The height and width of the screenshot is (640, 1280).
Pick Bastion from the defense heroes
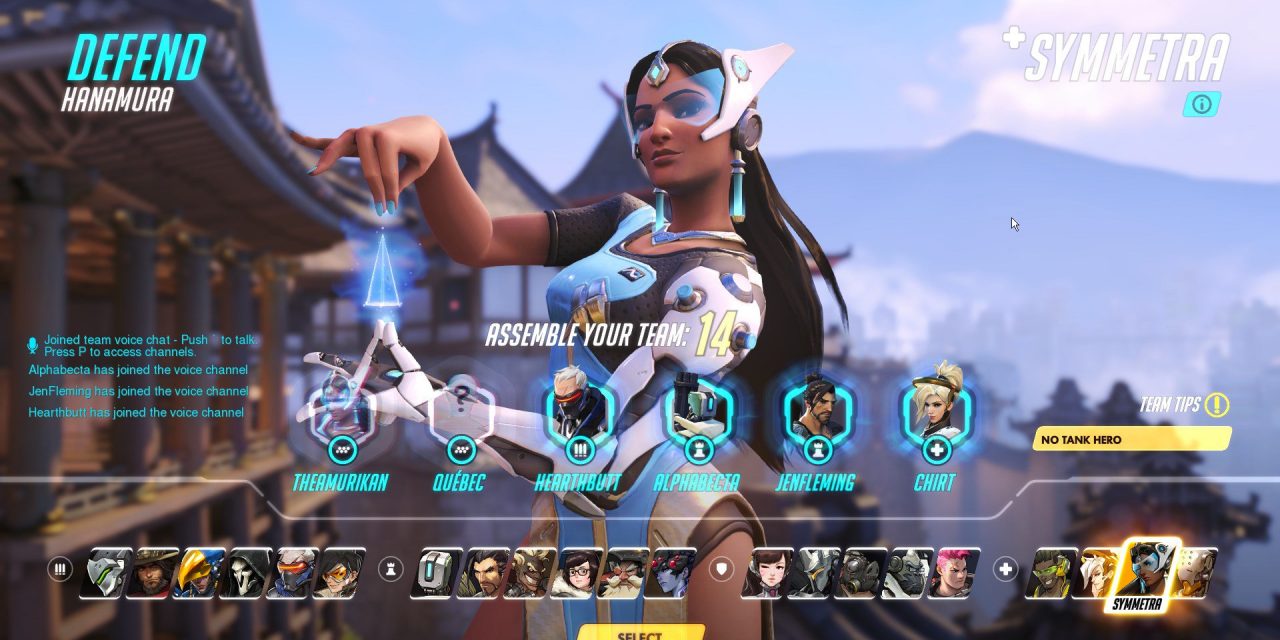coord(436,572)
